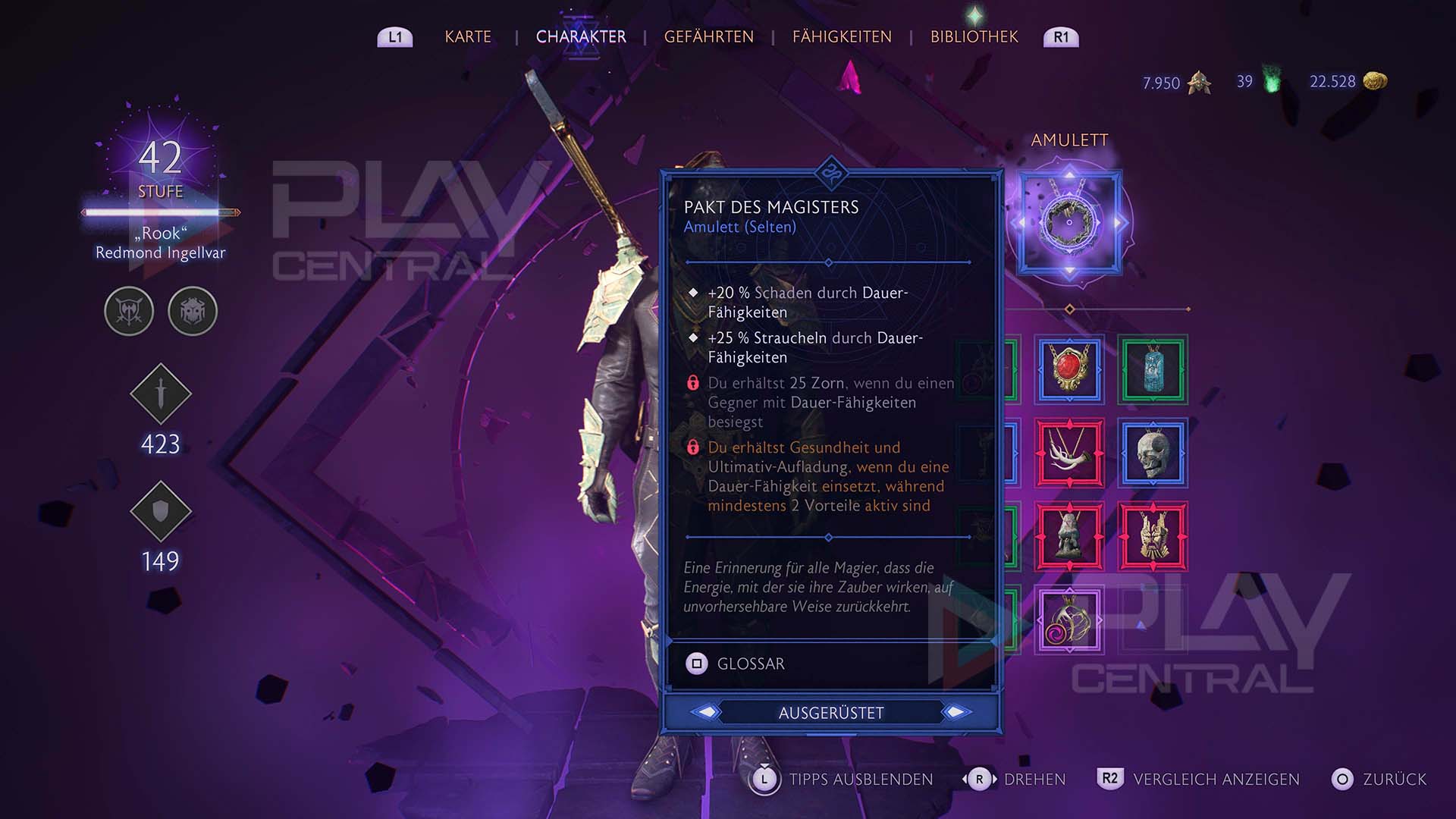The image size is (1456, 819).
Task: Click the Ausgerüstet equip bar
Action: 831,713
